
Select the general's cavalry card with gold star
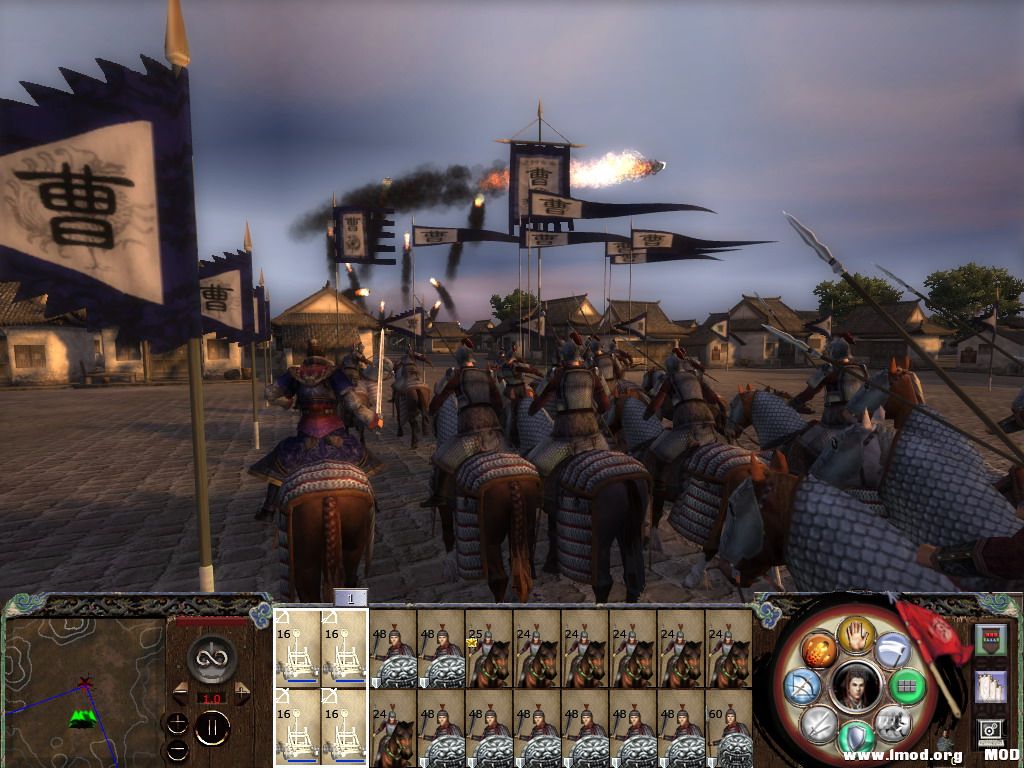[489, 649]
